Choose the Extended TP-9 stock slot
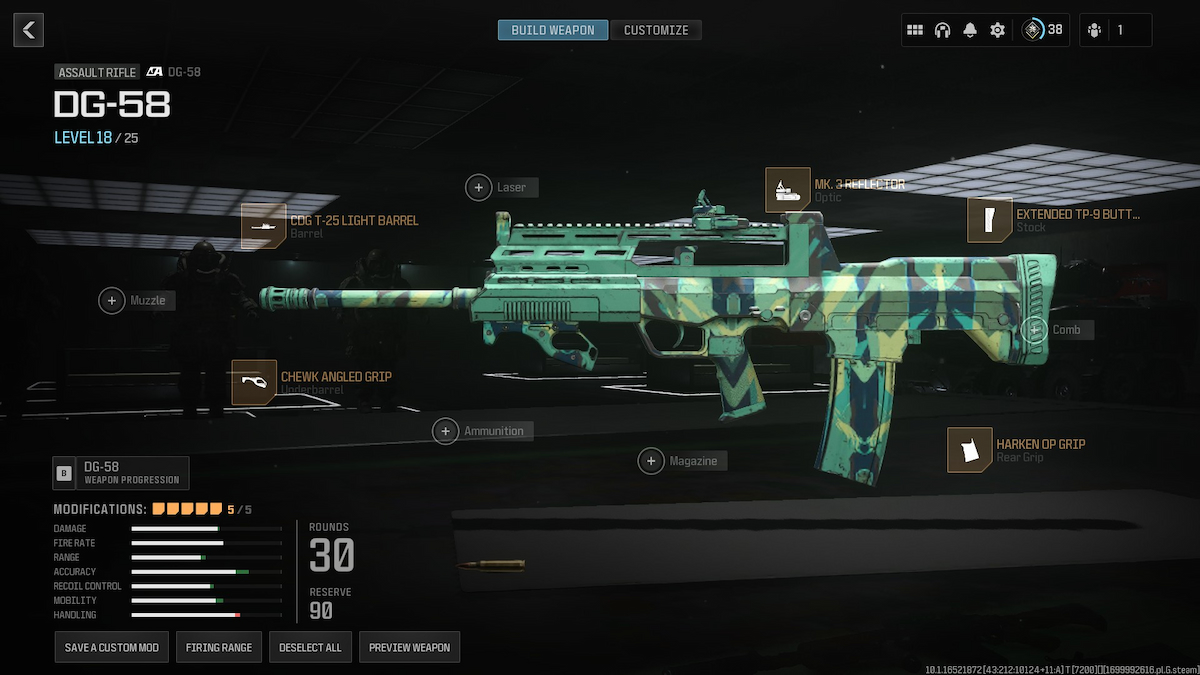The width and height of the screenshot is (1200, 675). (x=989, y=220)
